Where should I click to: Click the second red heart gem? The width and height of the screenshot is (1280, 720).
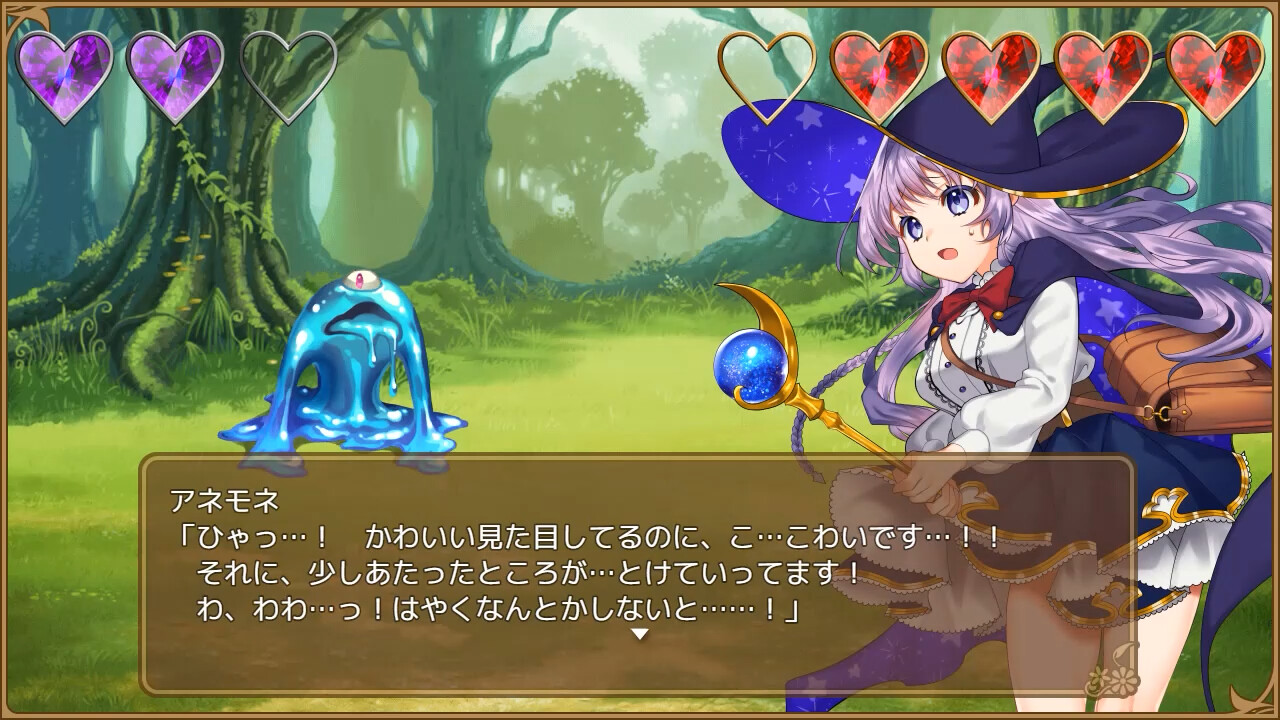993,70
